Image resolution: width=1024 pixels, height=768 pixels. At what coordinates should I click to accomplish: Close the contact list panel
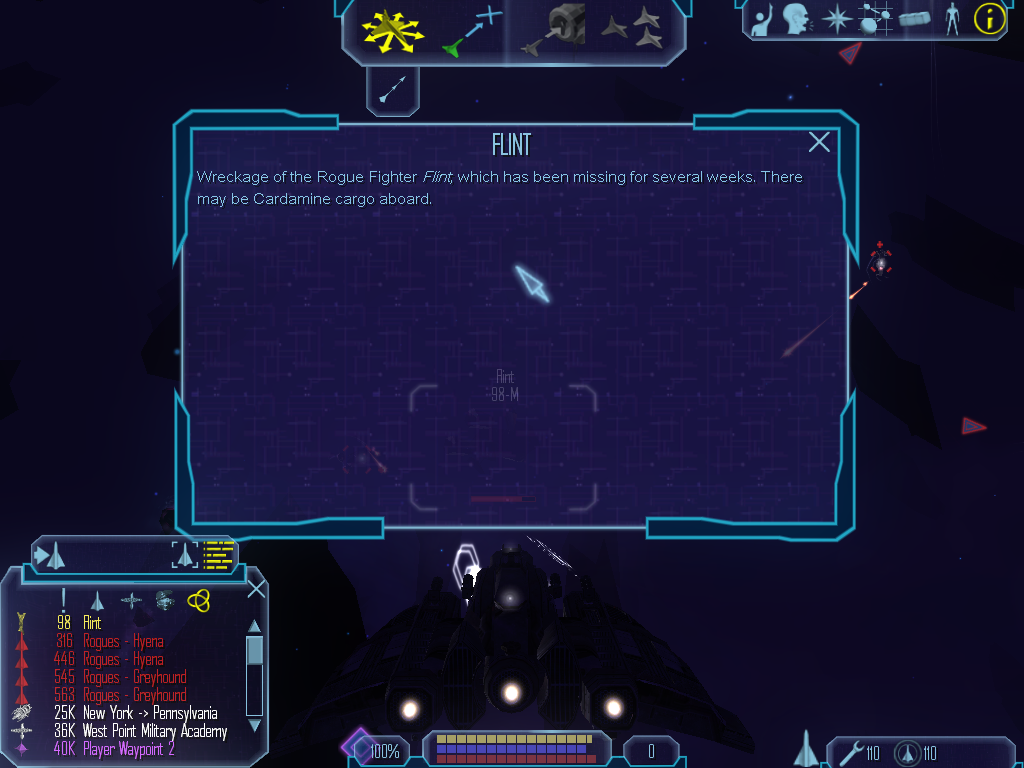pyautogui.click(x=256, y=588)
